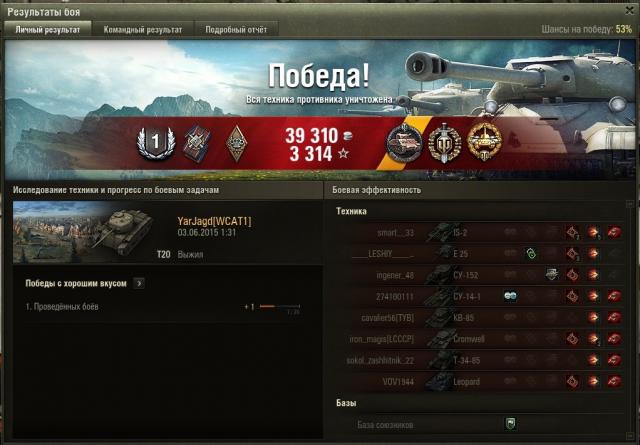Select the iron_magis[LCCCP] Cromwell row

click(x=480, y=339)
